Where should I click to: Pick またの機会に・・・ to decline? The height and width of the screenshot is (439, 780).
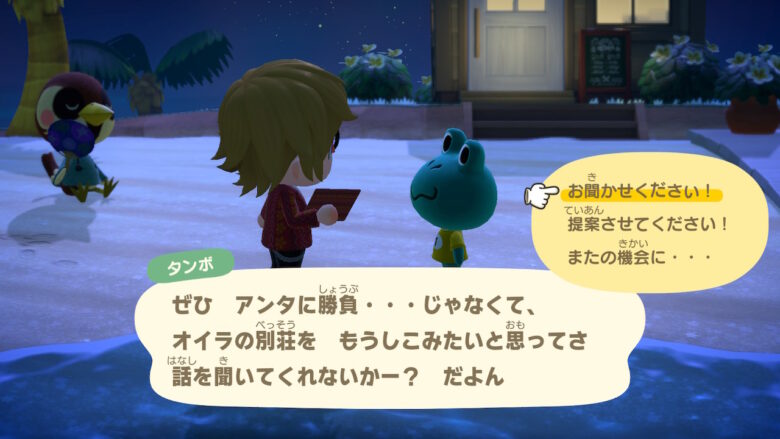(x=639, y=258)
